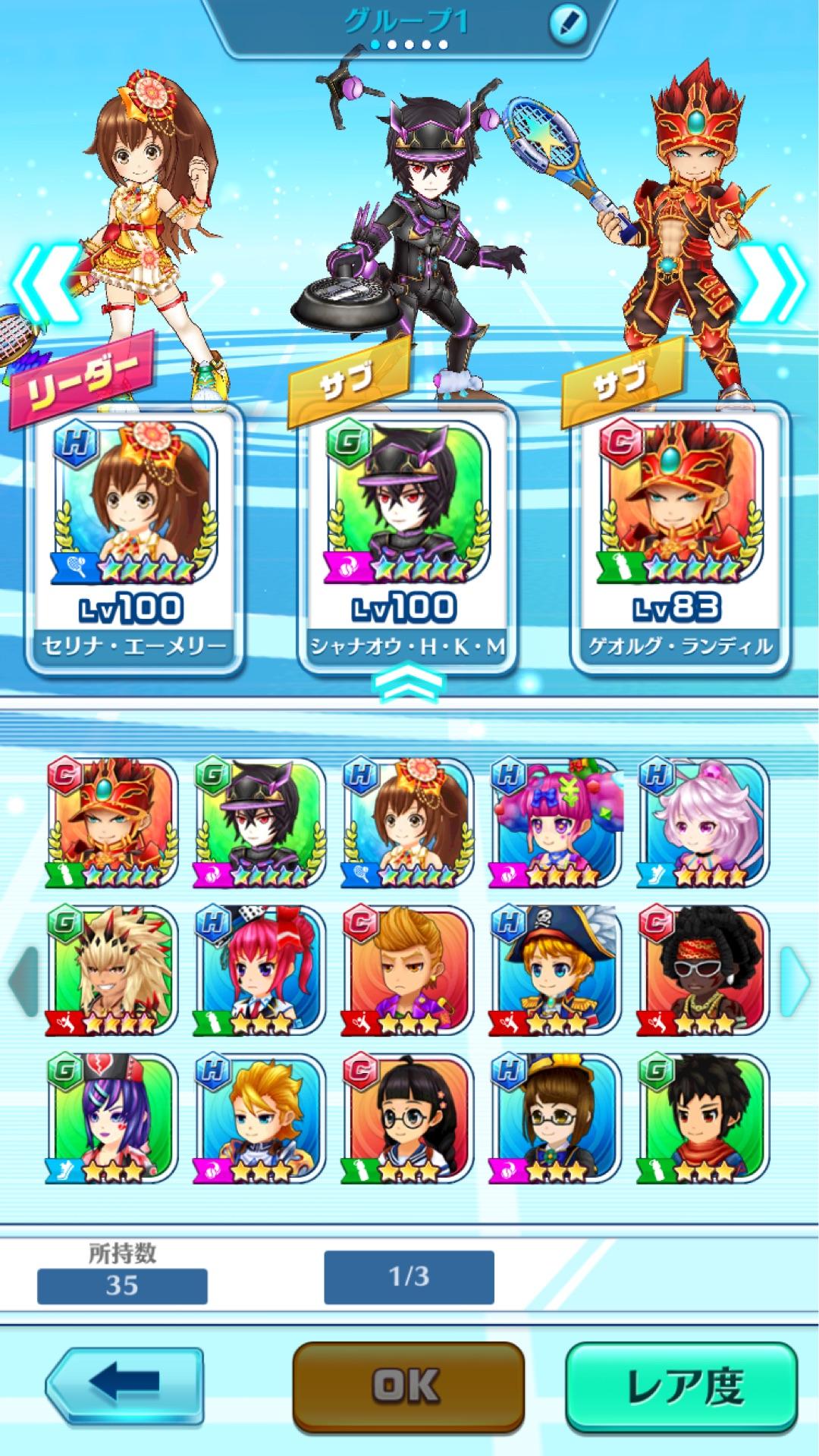The image size is (819, 1456).
Task: Pick the girl with round glasses and black hair
Action: (407, 1119)
